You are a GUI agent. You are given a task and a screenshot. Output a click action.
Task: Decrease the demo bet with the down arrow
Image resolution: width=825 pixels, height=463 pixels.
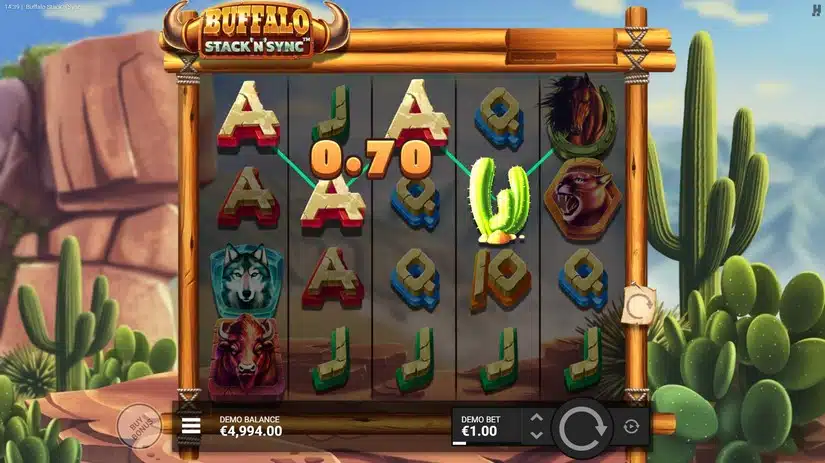click(536, 435)
